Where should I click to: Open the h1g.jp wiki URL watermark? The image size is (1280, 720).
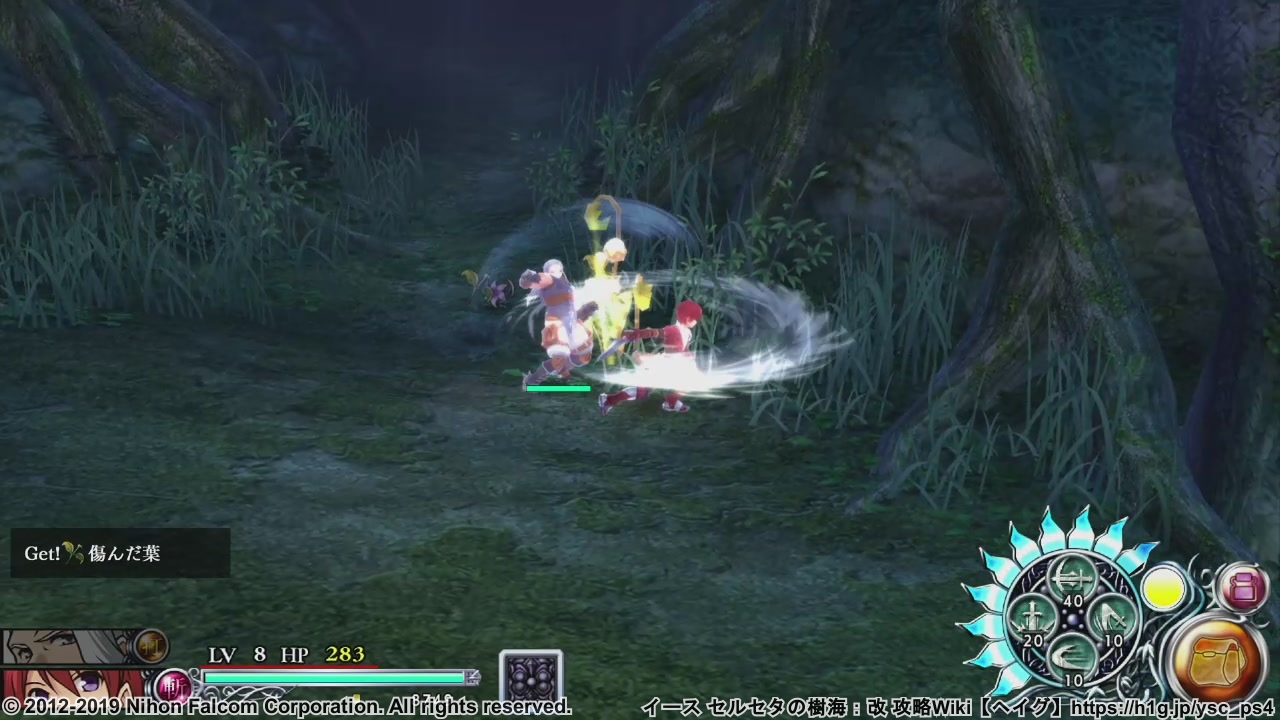(x=1172, y=708)
